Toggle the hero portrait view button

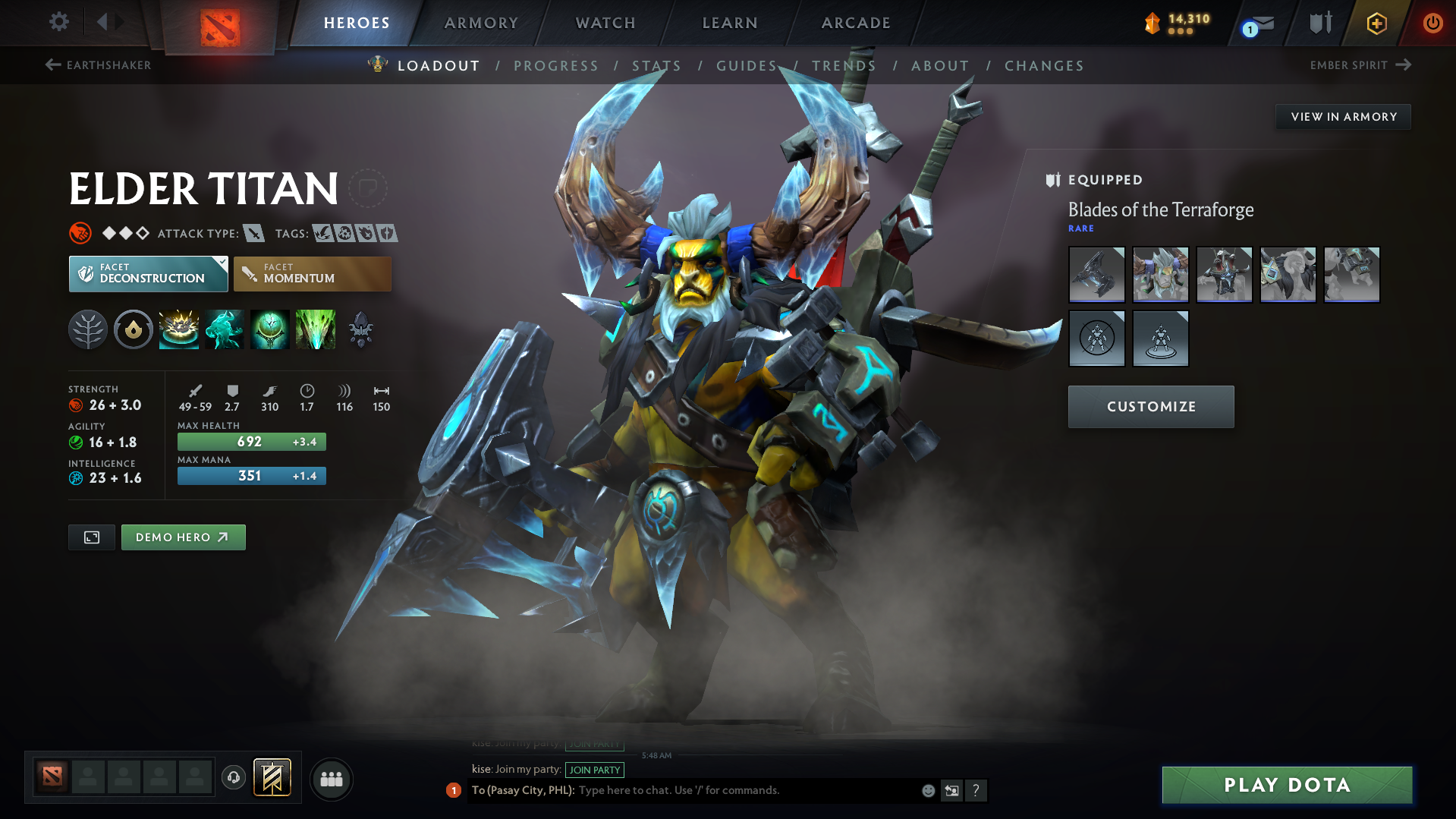click(x=91, y=537)
